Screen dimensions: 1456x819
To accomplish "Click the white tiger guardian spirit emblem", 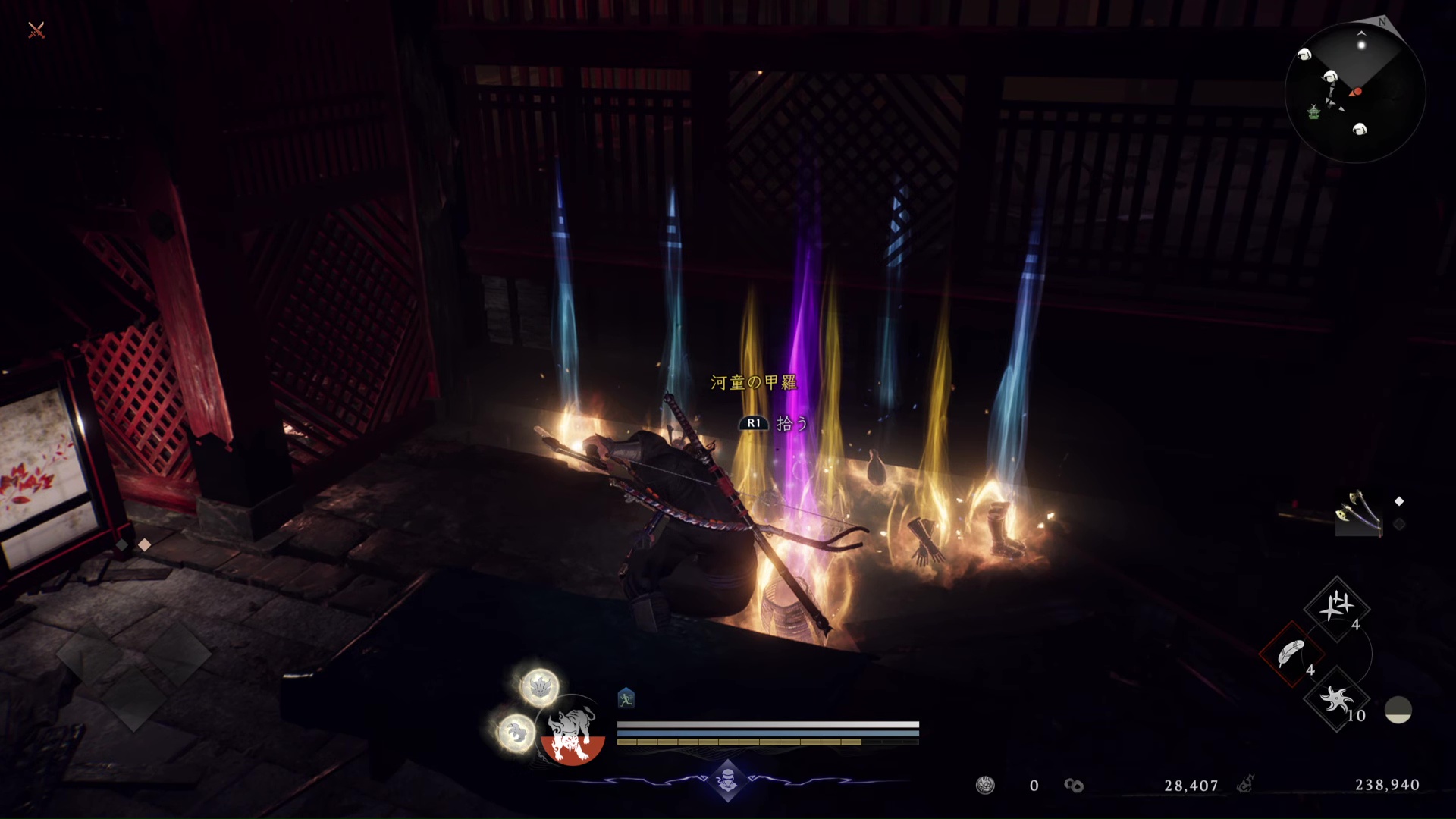I will tap(573, 733).
